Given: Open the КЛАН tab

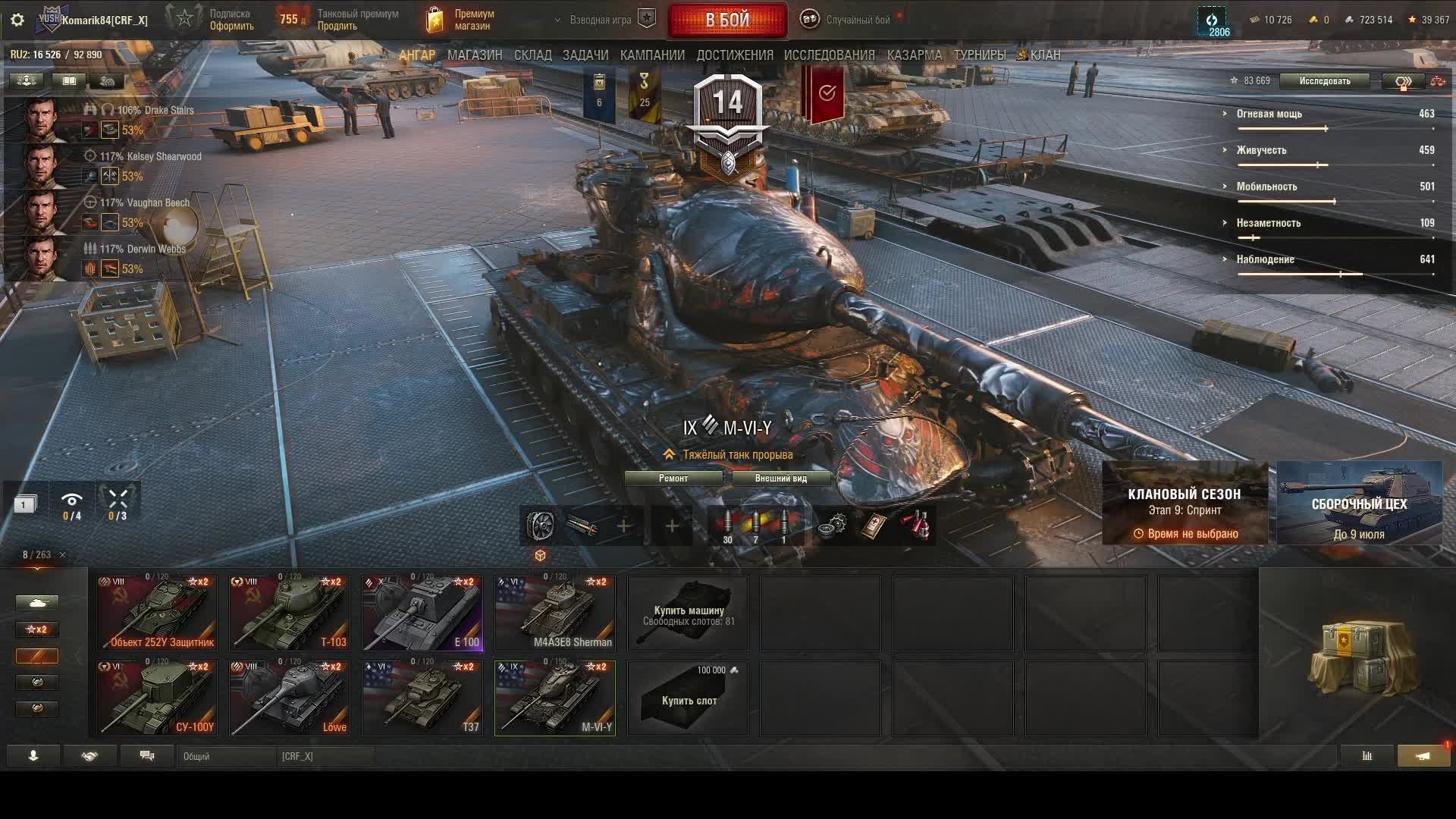Looking at the screenshot, I should [1044, 55].
